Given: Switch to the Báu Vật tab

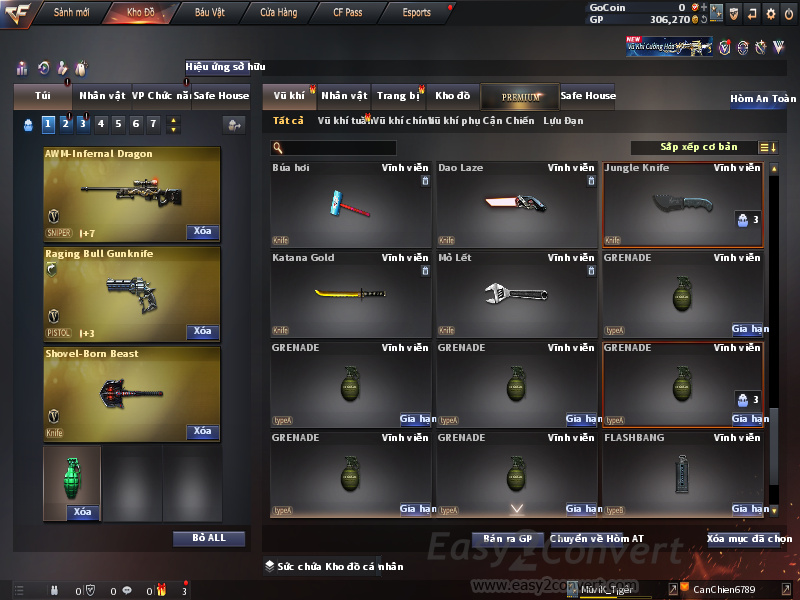Looking at the screenshot, I should coord(209,13).
